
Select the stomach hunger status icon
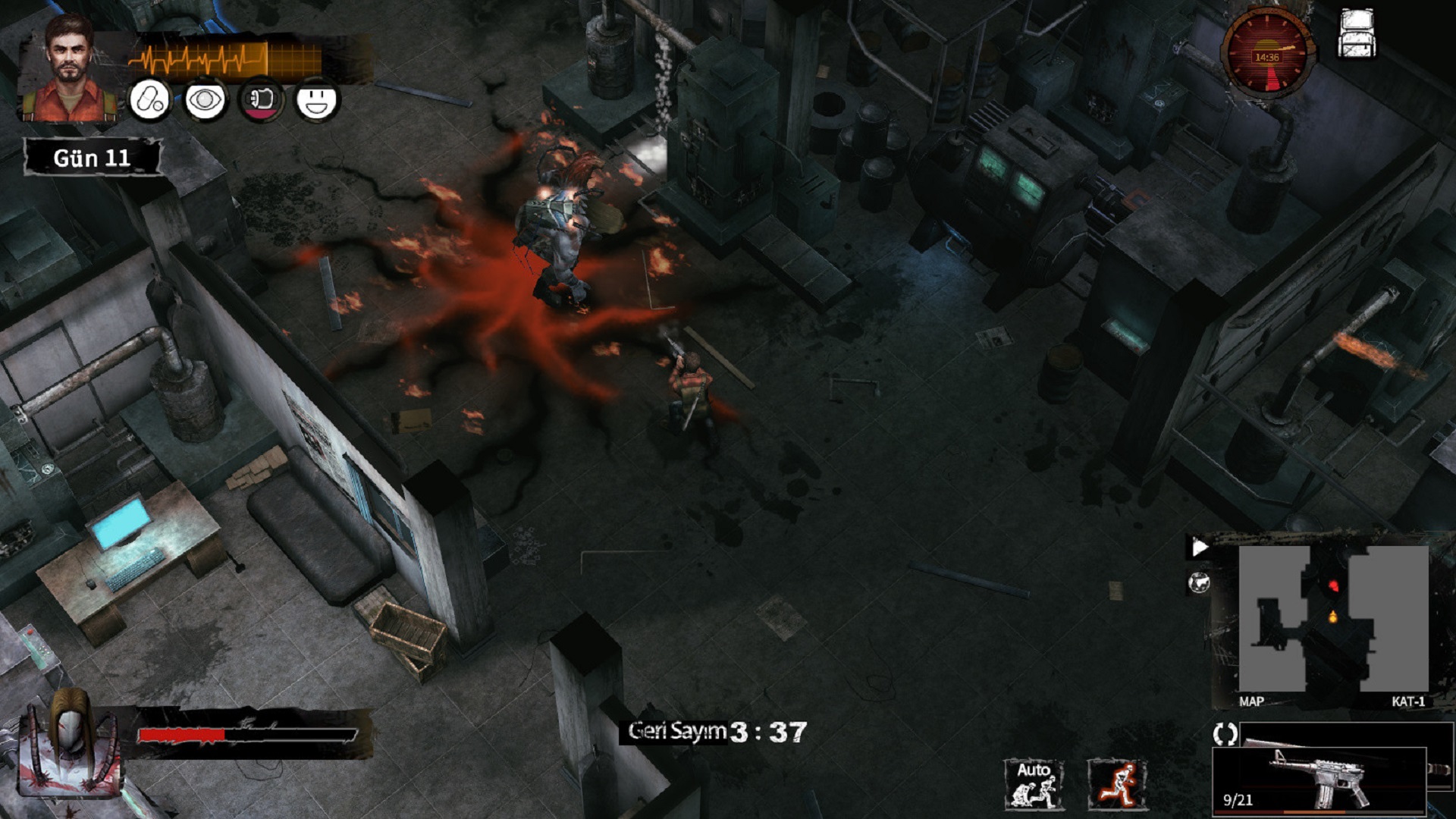coord(261,100)
